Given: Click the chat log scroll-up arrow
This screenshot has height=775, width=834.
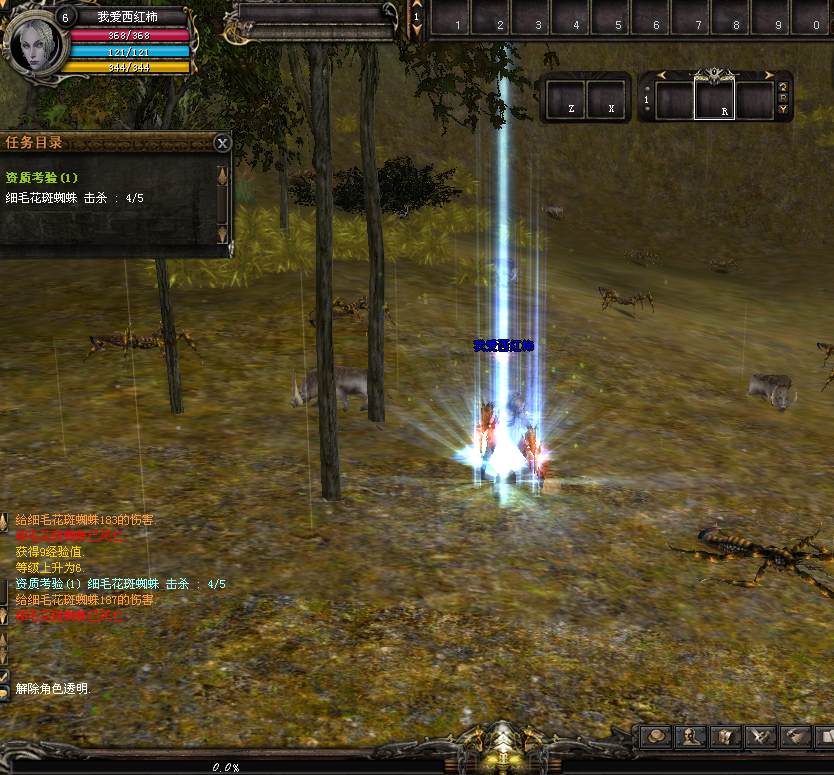Looking at the screenshot, I should pos(4,521).
